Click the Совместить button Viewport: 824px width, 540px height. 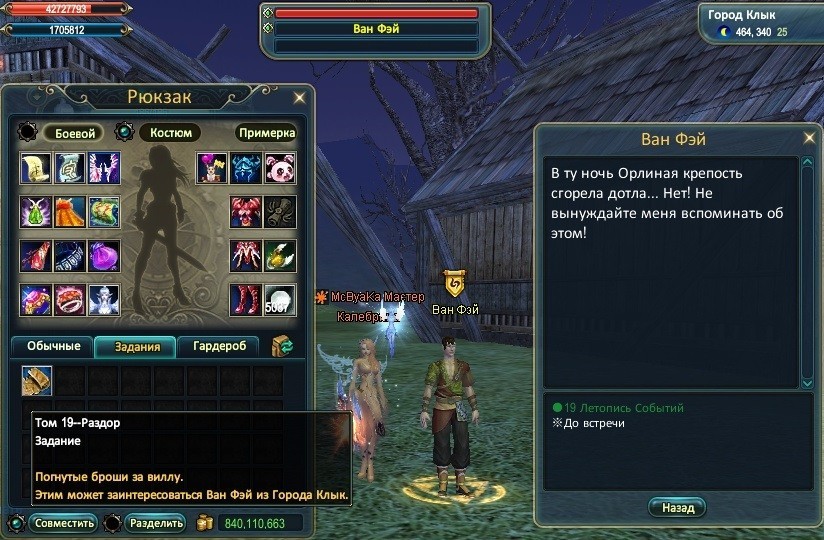point(63,523)
